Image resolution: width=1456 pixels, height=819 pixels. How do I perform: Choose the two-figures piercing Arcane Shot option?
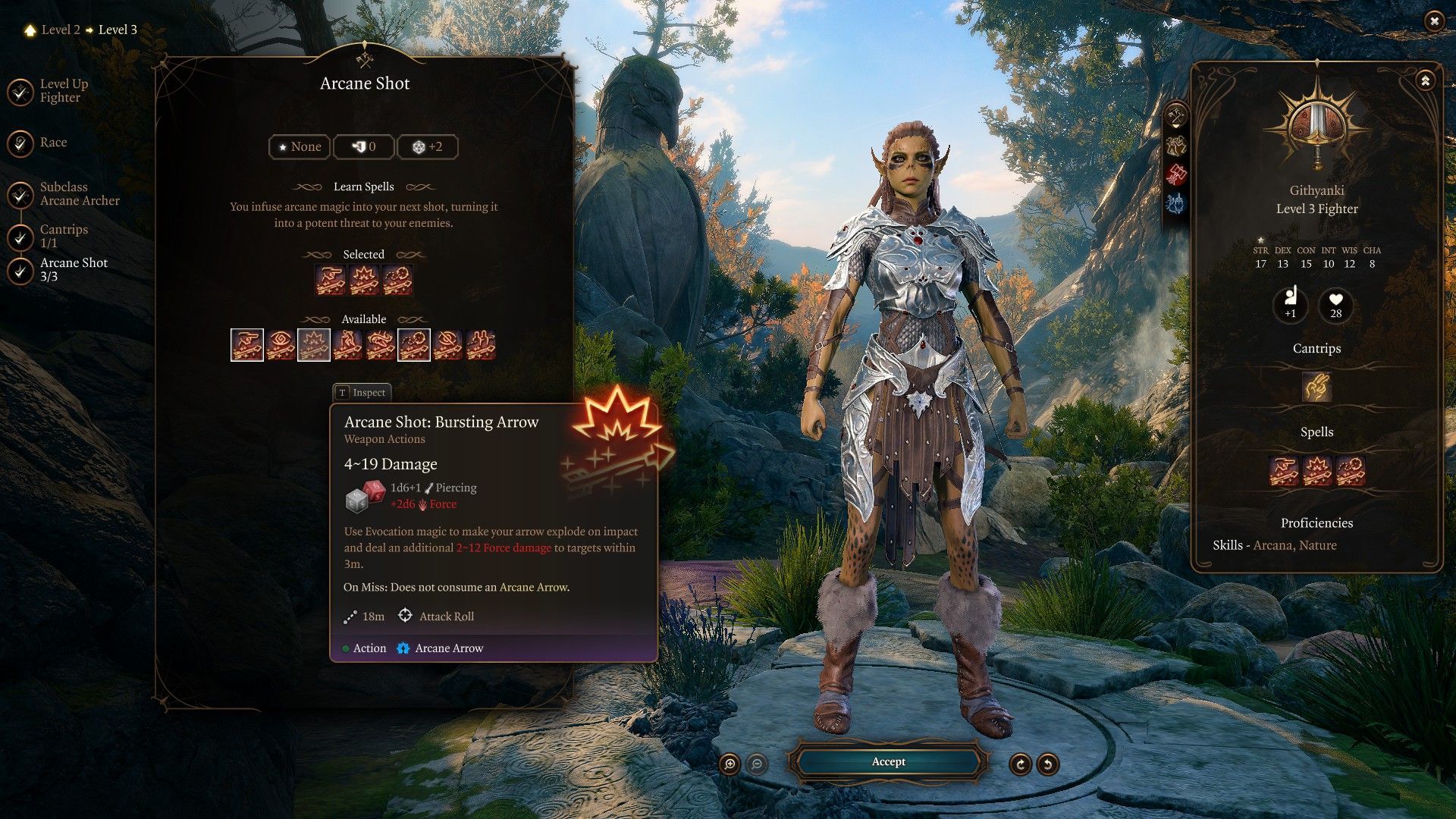point(481,345)
